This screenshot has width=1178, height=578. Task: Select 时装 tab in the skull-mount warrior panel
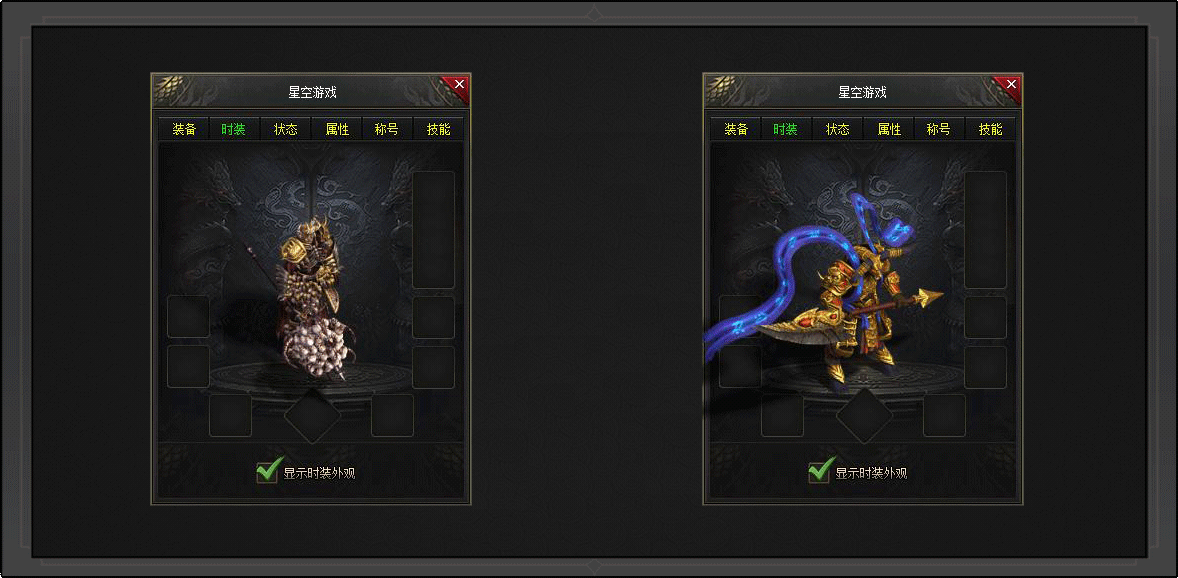coord(234,130)
